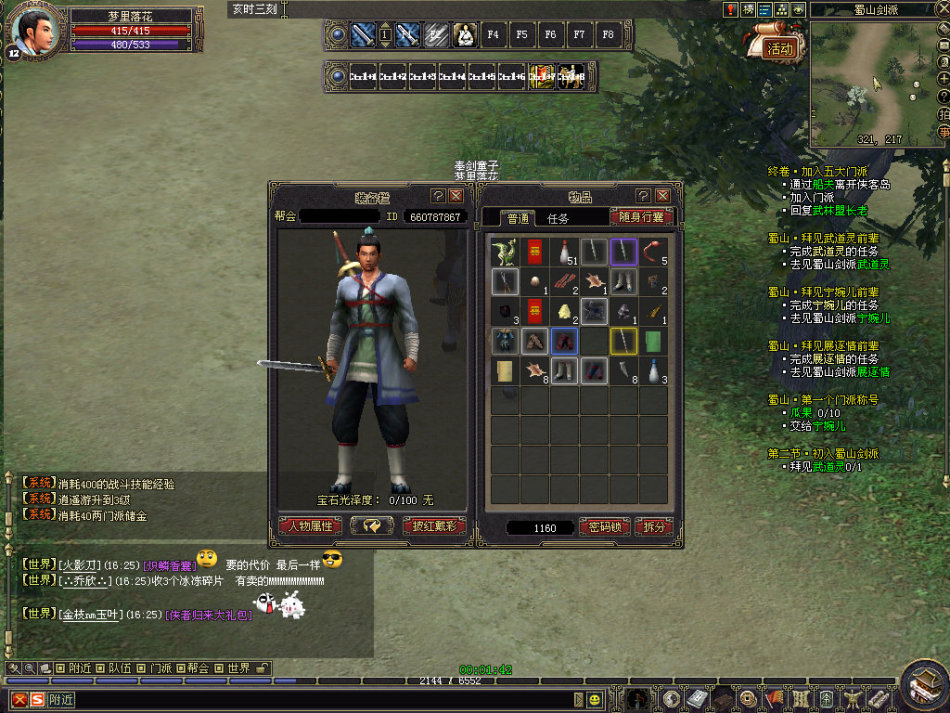950x713 pixels.
Task: Toggle the 世界 chat channel filter
Action: click(x=237, y=668)
